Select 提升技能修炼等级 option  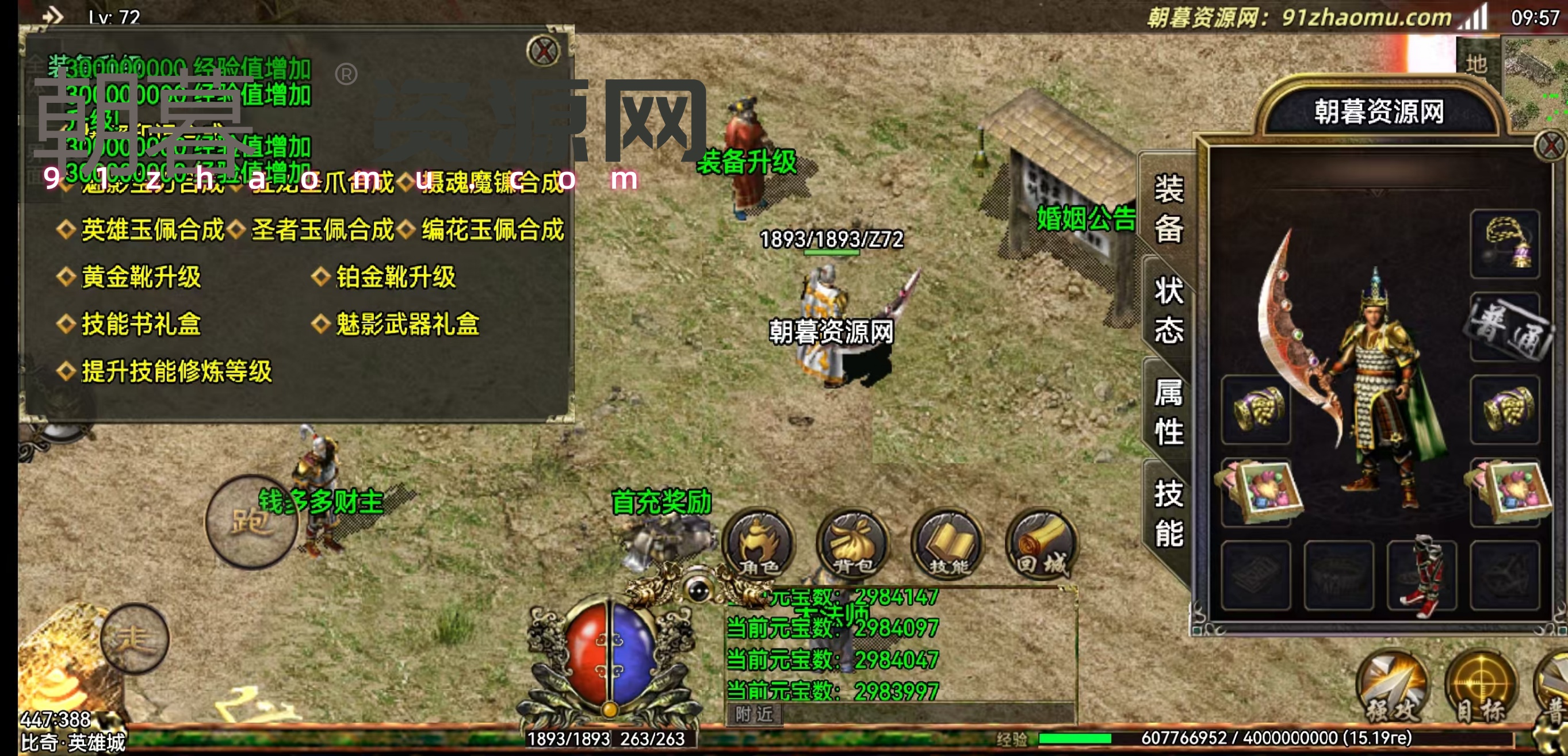click(176, 371)
